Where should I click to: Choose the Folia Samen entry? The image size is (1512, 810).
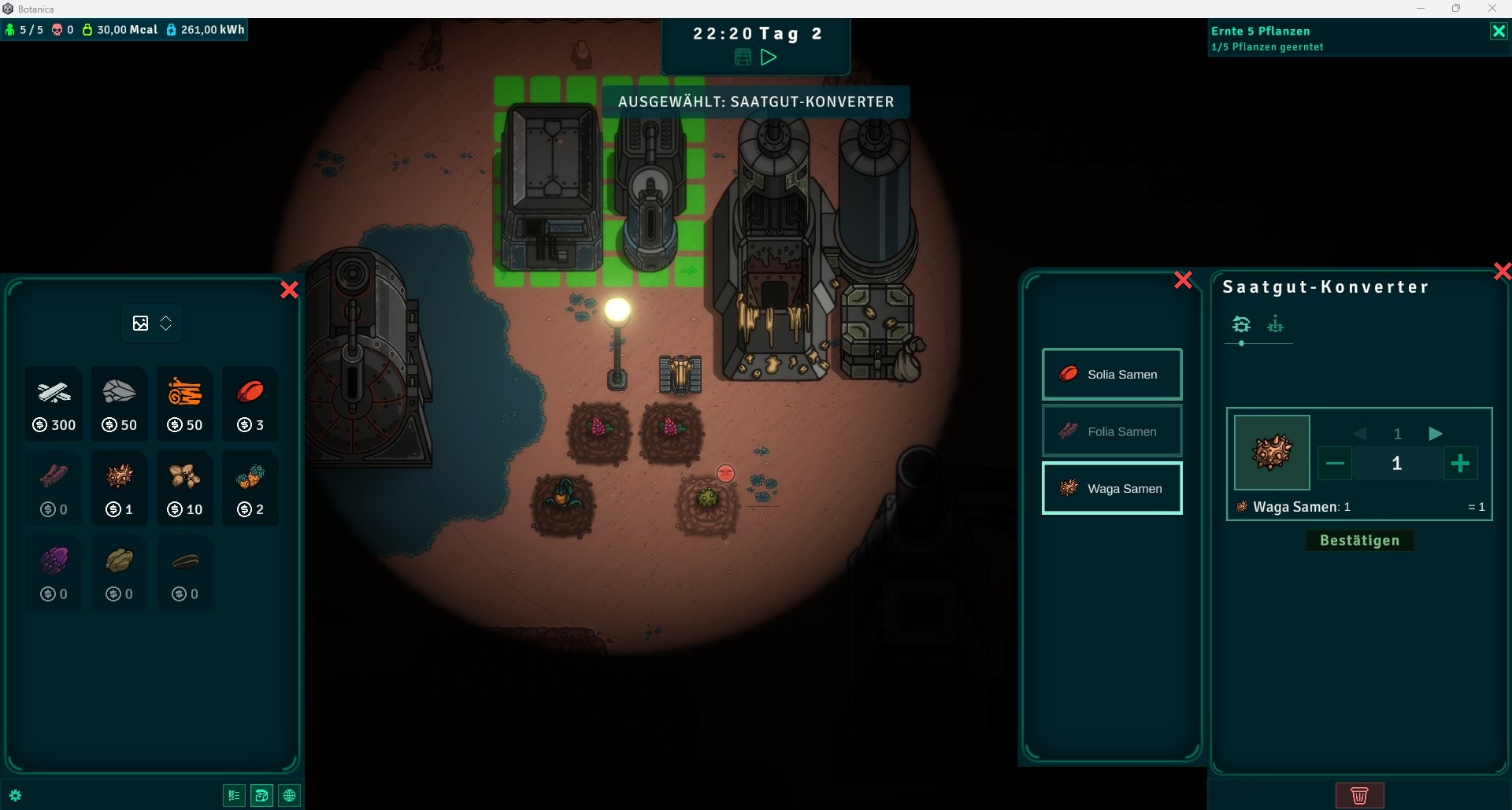(1112, 431)
